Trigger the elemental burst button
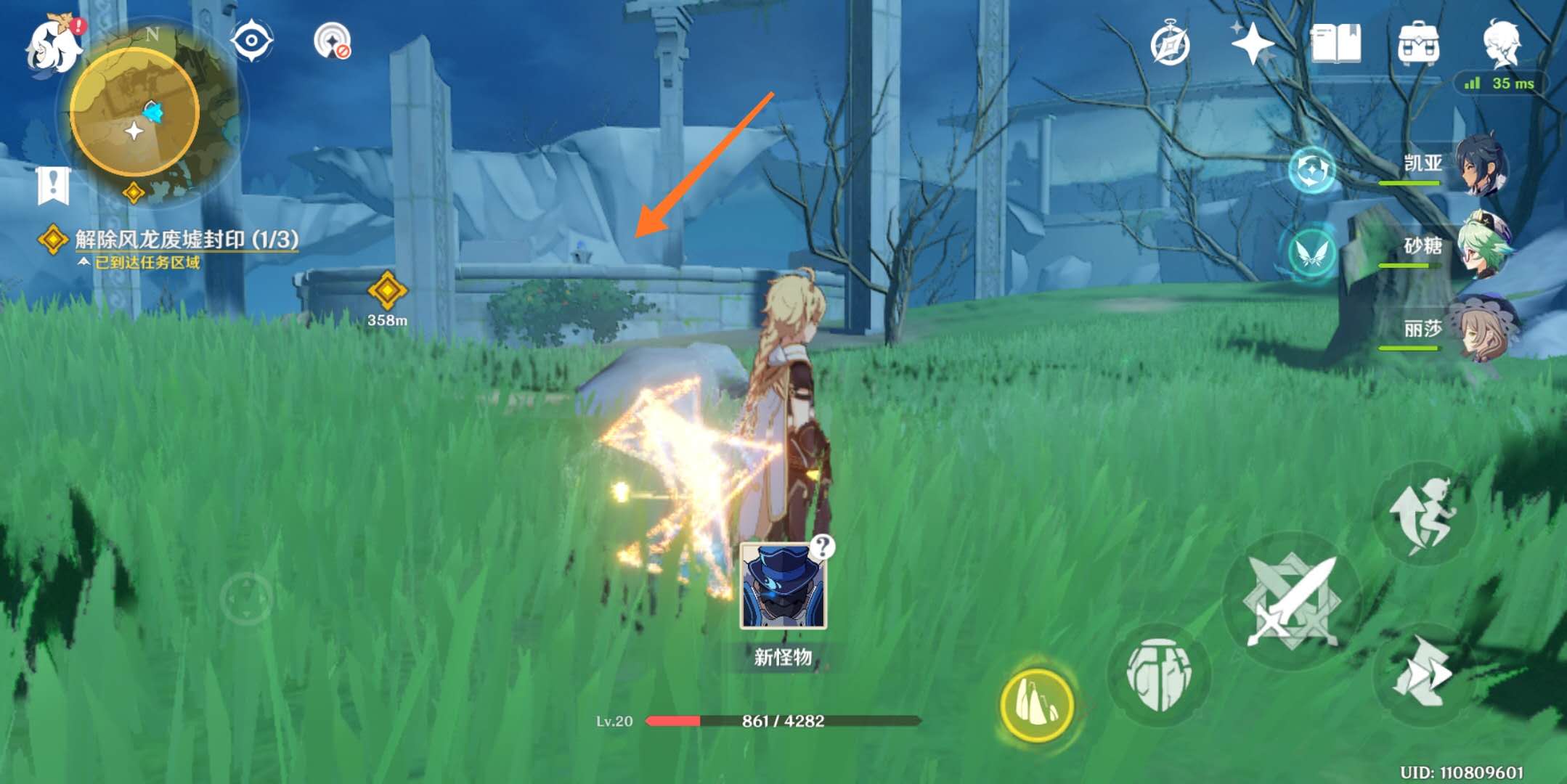1567x784 pixels. [x=1159, y=674]
